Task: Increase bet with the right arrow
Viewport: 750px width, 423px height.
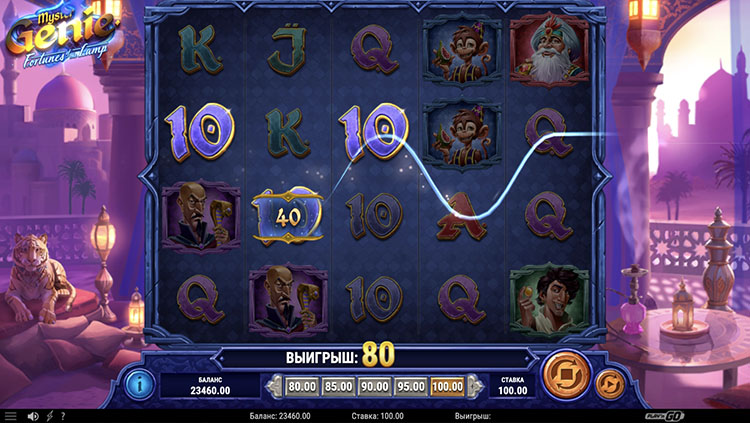Action: (477, 385)
